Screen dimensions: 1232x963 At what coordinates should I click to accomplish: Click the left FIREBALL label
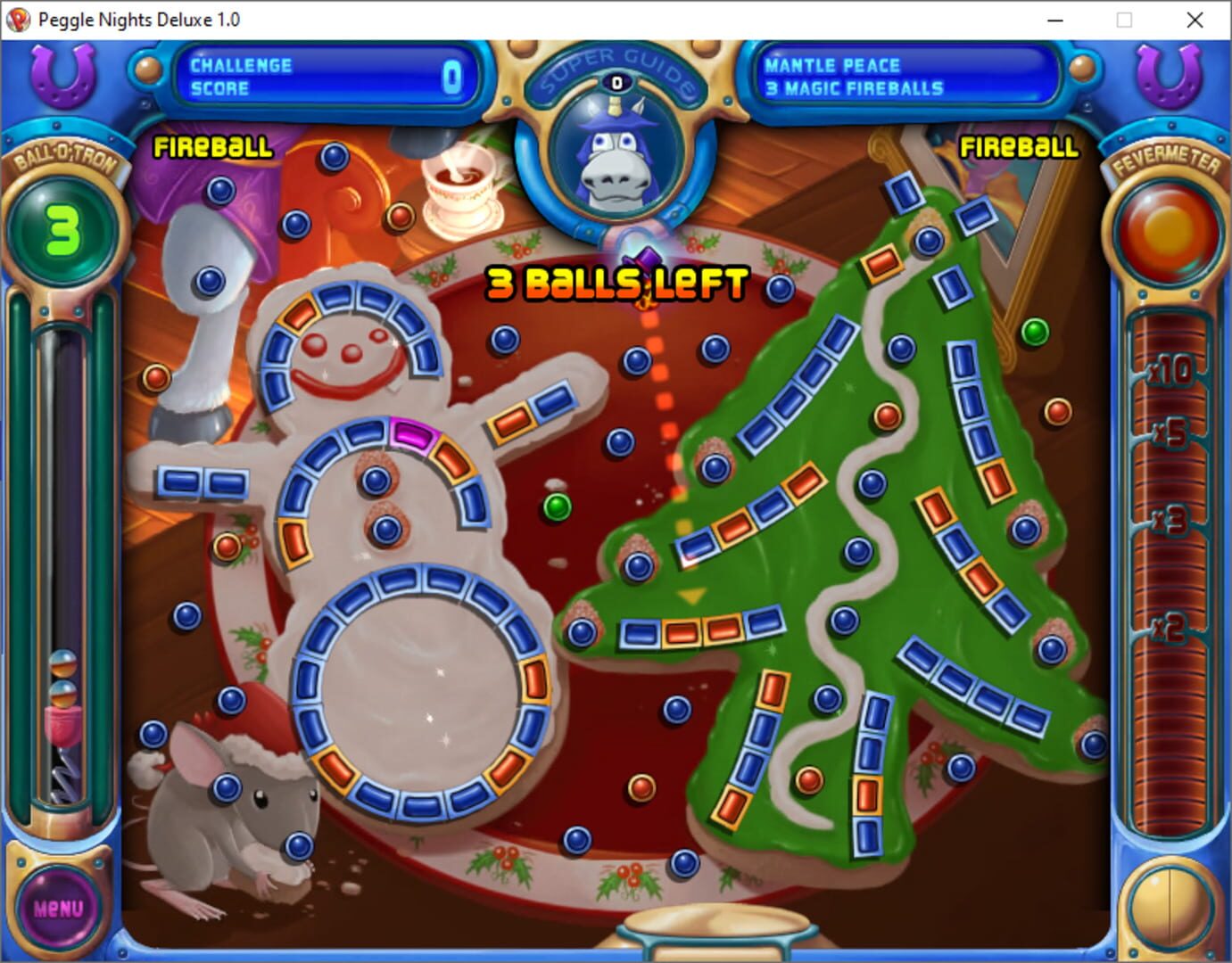213,148
